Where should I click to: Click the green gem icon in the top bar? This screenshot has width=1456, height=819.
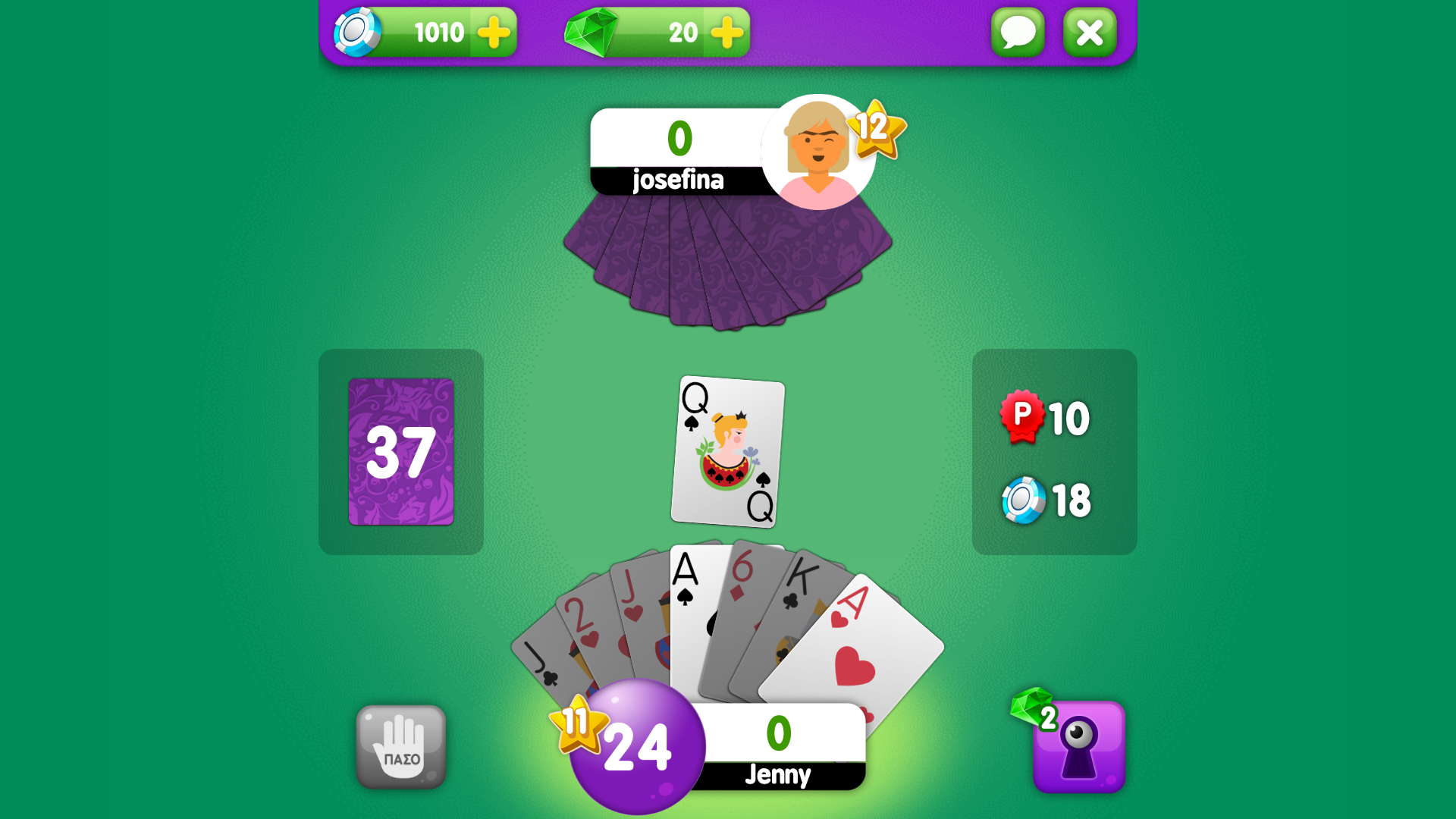[x=592, y=32]
